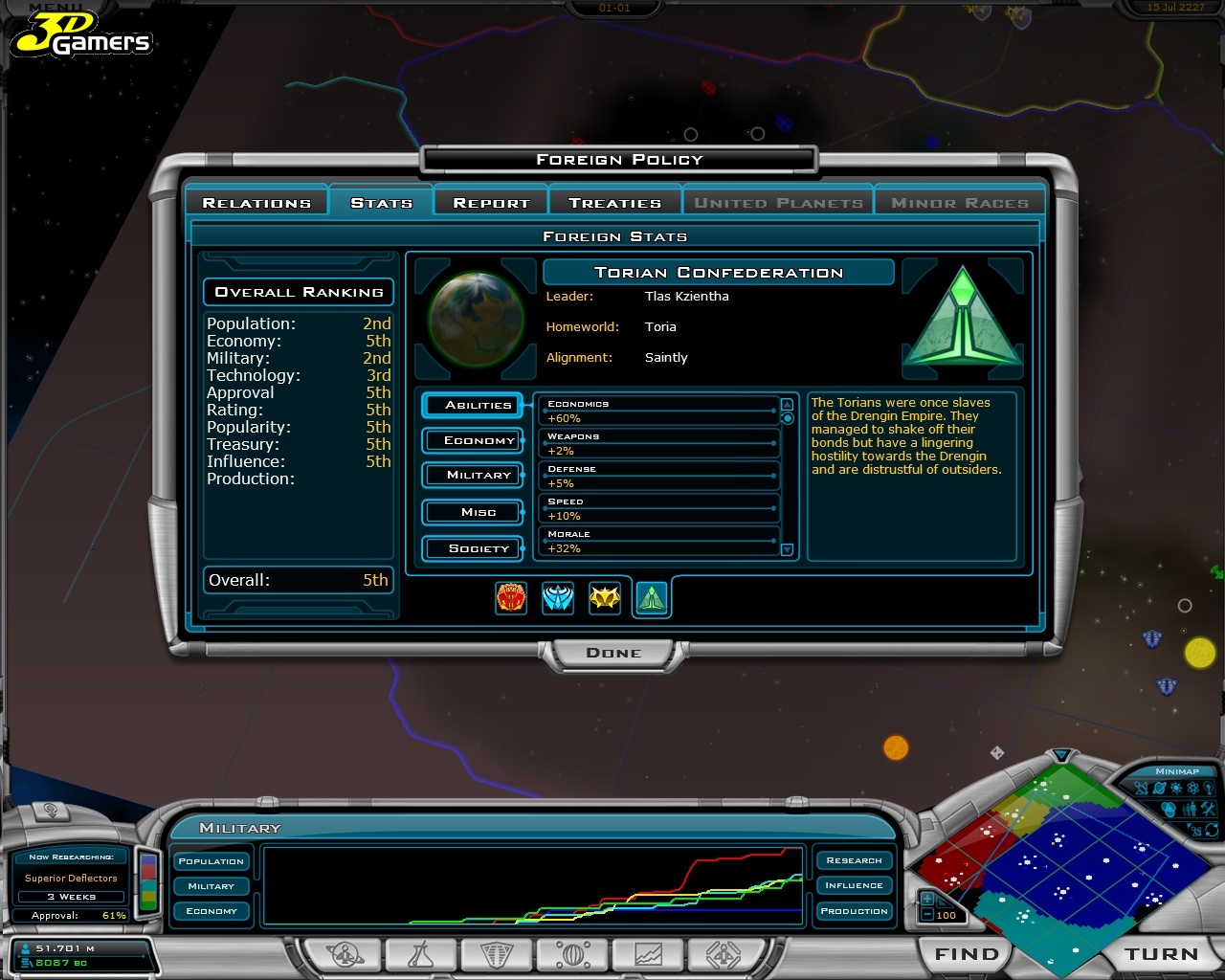Image resolution: width=1225 pixels, height=980 pixels.
Task: Toggle planet display on the minimap
Action: pyautogui.click(x=1159, y=788)
